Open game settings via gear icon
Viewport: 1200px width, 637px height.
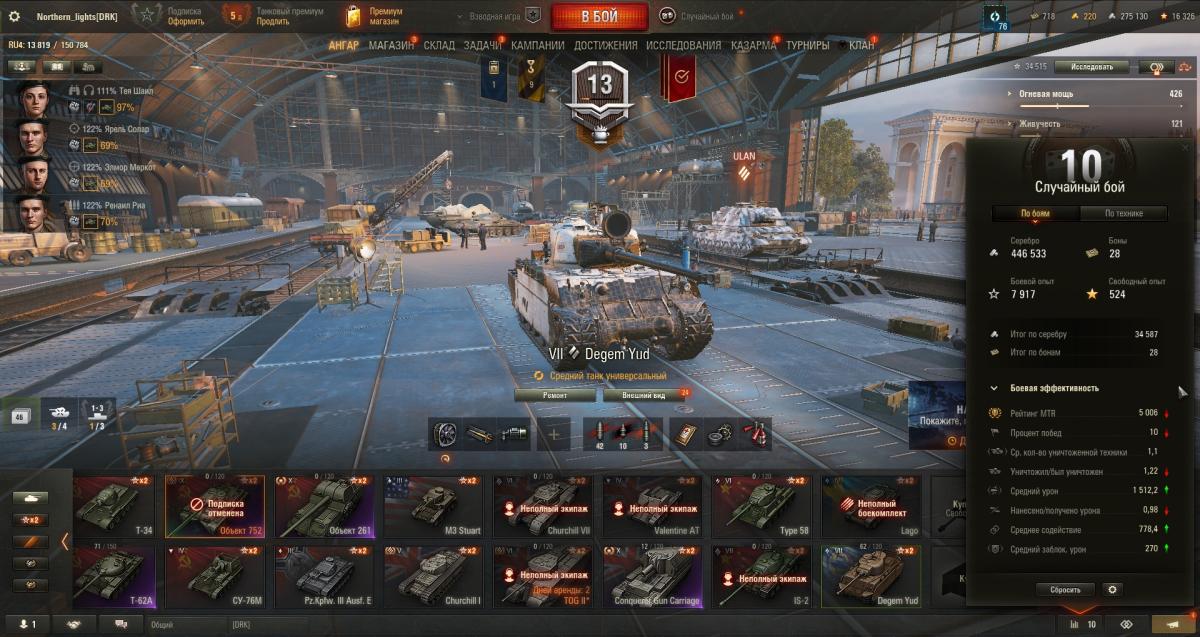[x=14, y=16]
